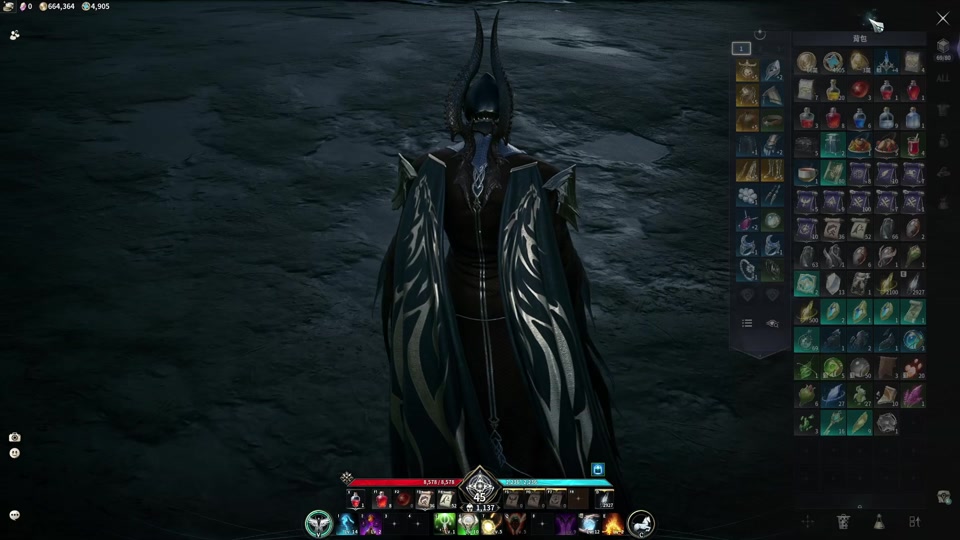Choose the pink paw print item
Screen dimensions: 960x540
(914, 368)
